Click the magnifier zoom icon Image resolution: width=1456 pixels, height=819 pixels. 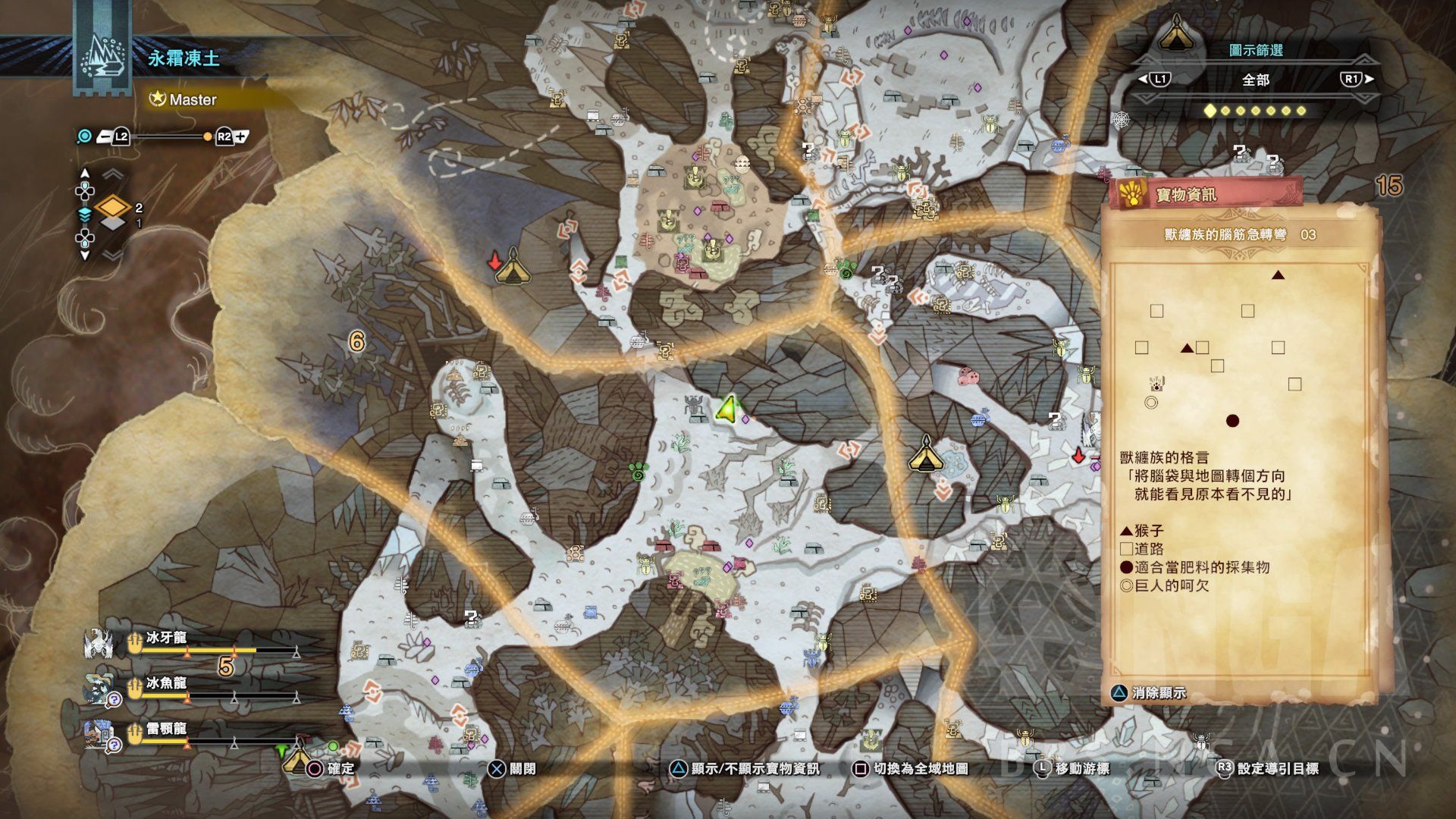click(85, 136)
